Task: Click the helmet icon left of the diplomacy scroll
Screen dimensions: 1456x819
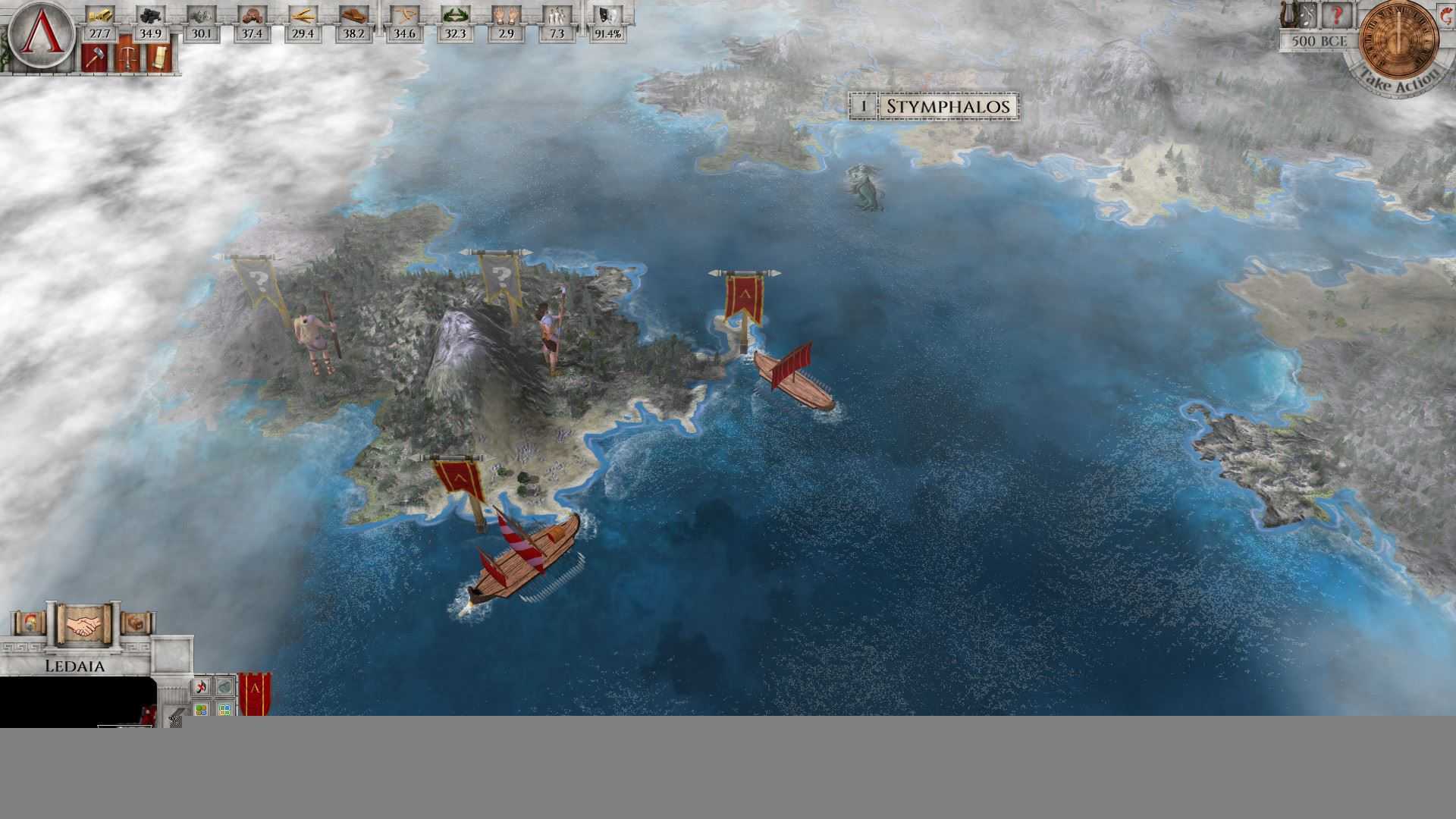Action: point(30,623)
